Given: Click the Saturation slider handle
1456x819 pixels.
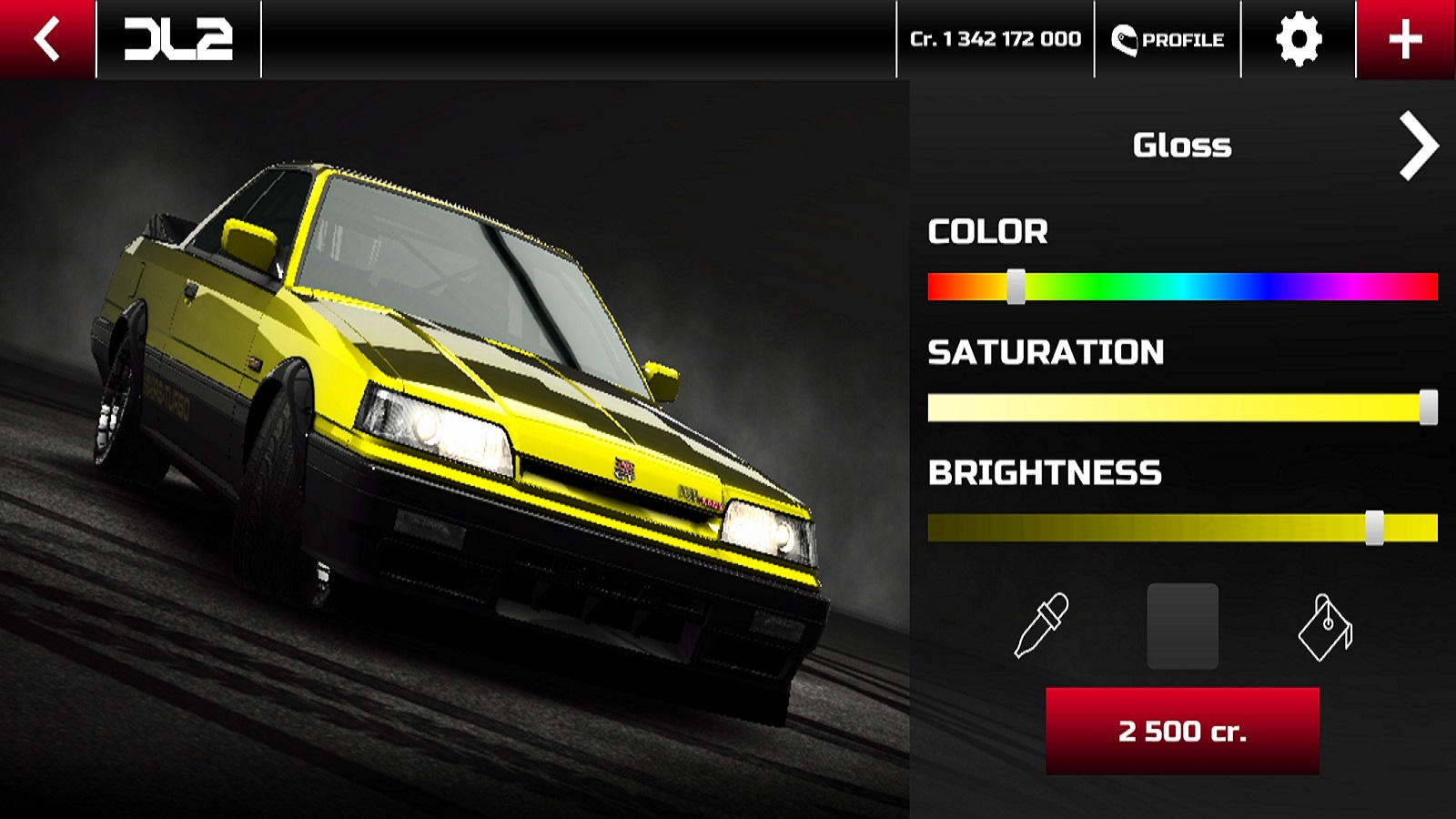Looking at the screenshot, I should coord(1429,408).
